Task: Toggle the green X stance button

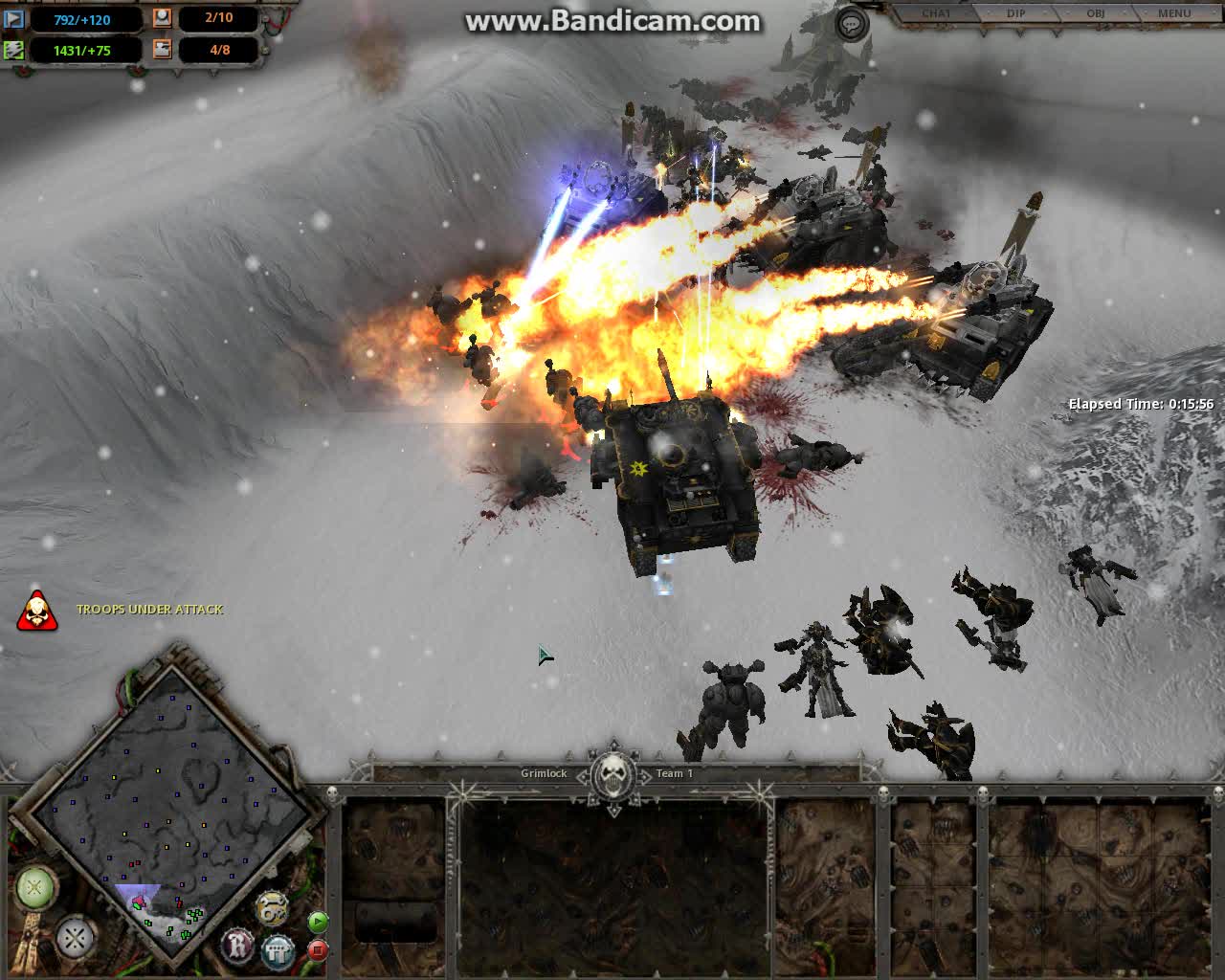Action: [x=35, y=888]
